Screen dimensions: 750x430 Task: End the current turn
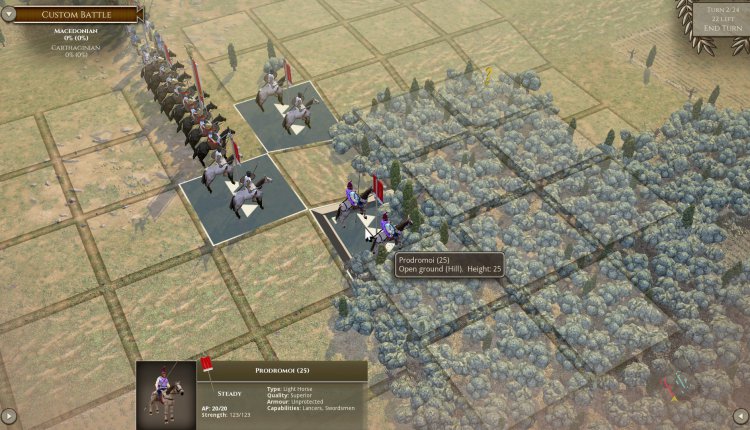point(720,27)
